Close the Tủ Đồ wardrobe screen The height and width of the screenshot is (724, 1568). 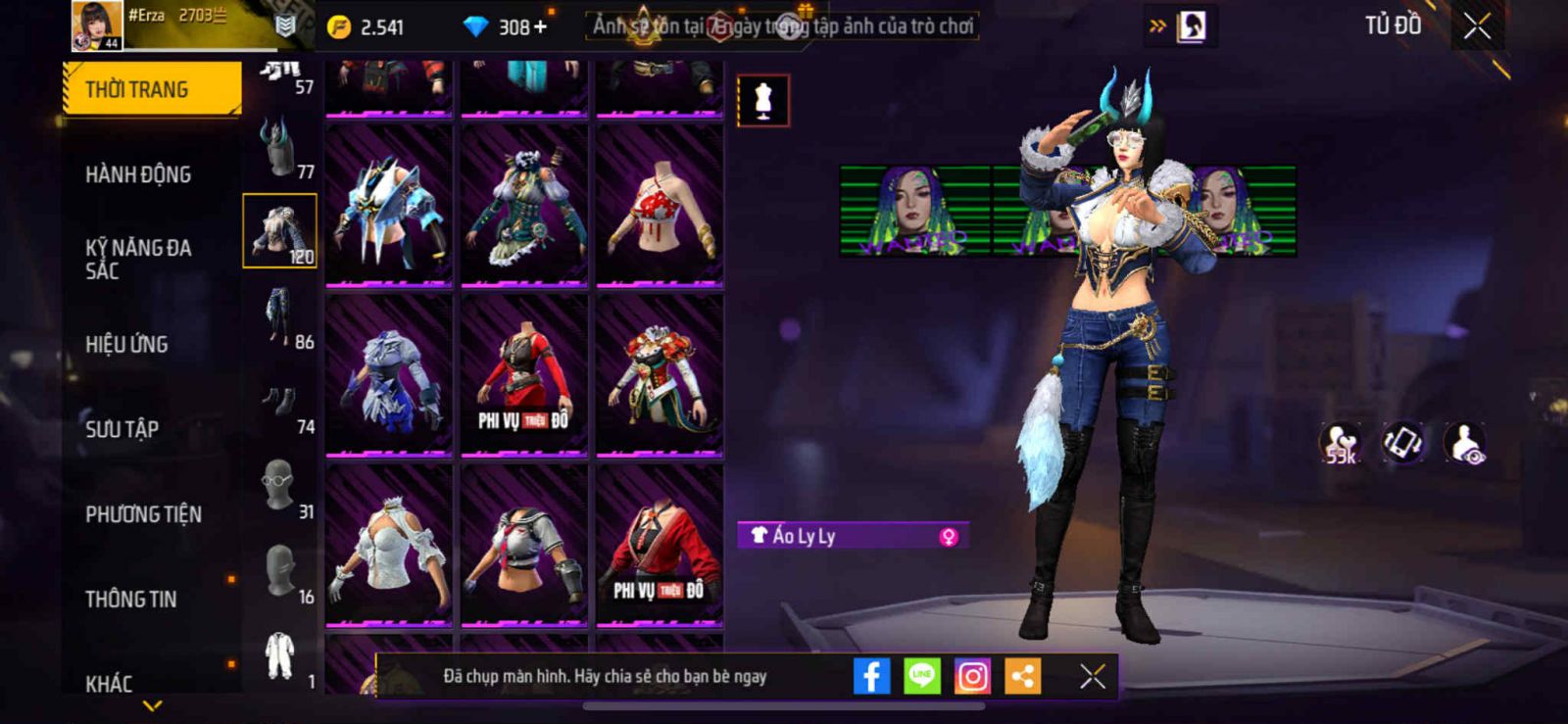[x=1477, y=26]
